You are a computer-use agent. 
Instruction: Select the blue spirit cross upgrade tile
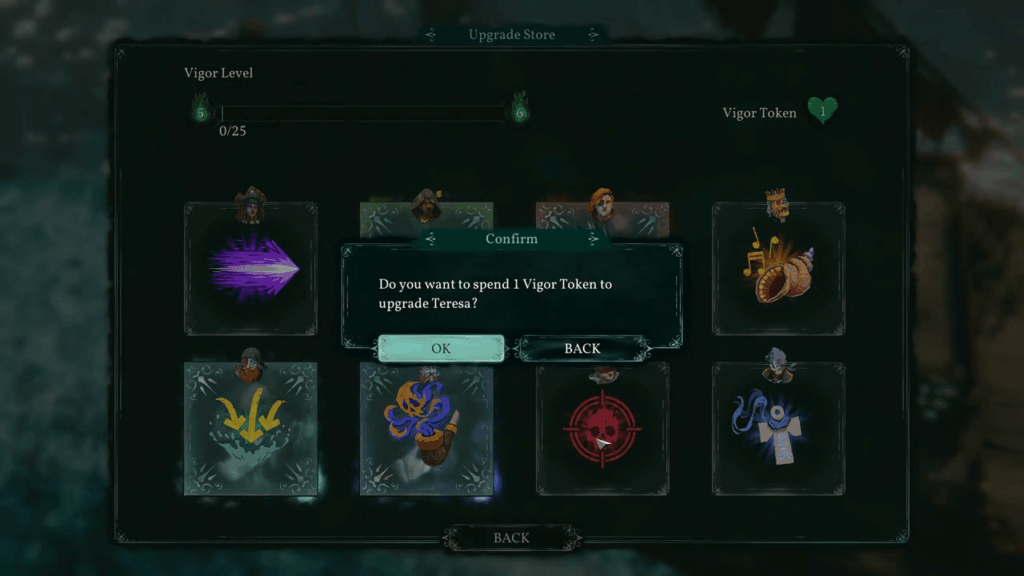click(778, 428)
